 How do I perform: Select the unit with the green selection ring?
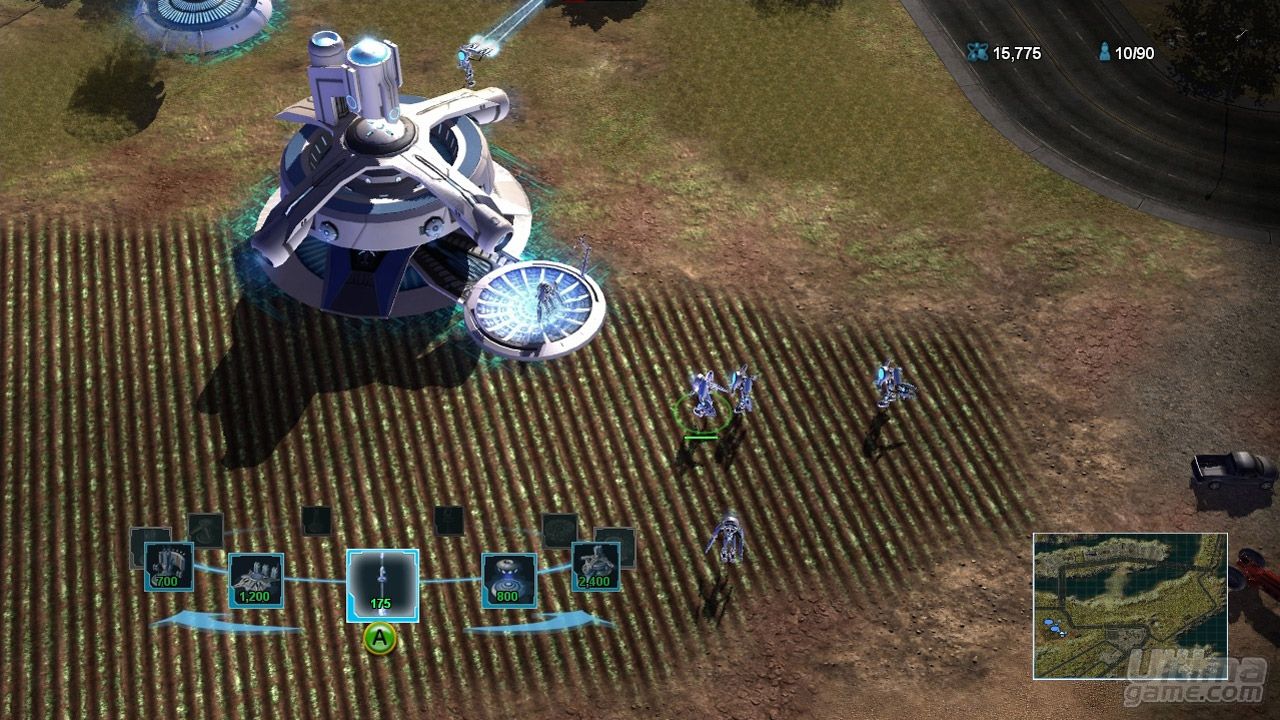coord(701,398)
